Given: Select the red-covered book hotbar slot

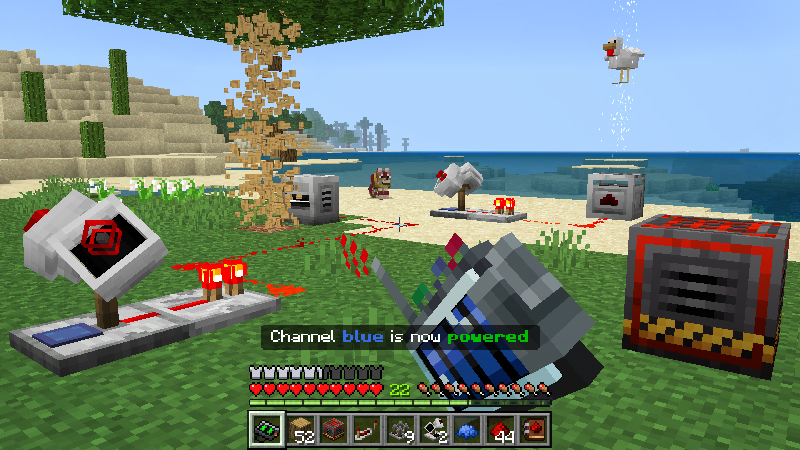Looking at the screenshot, I should pyautogui.click(x=534, y=431).
